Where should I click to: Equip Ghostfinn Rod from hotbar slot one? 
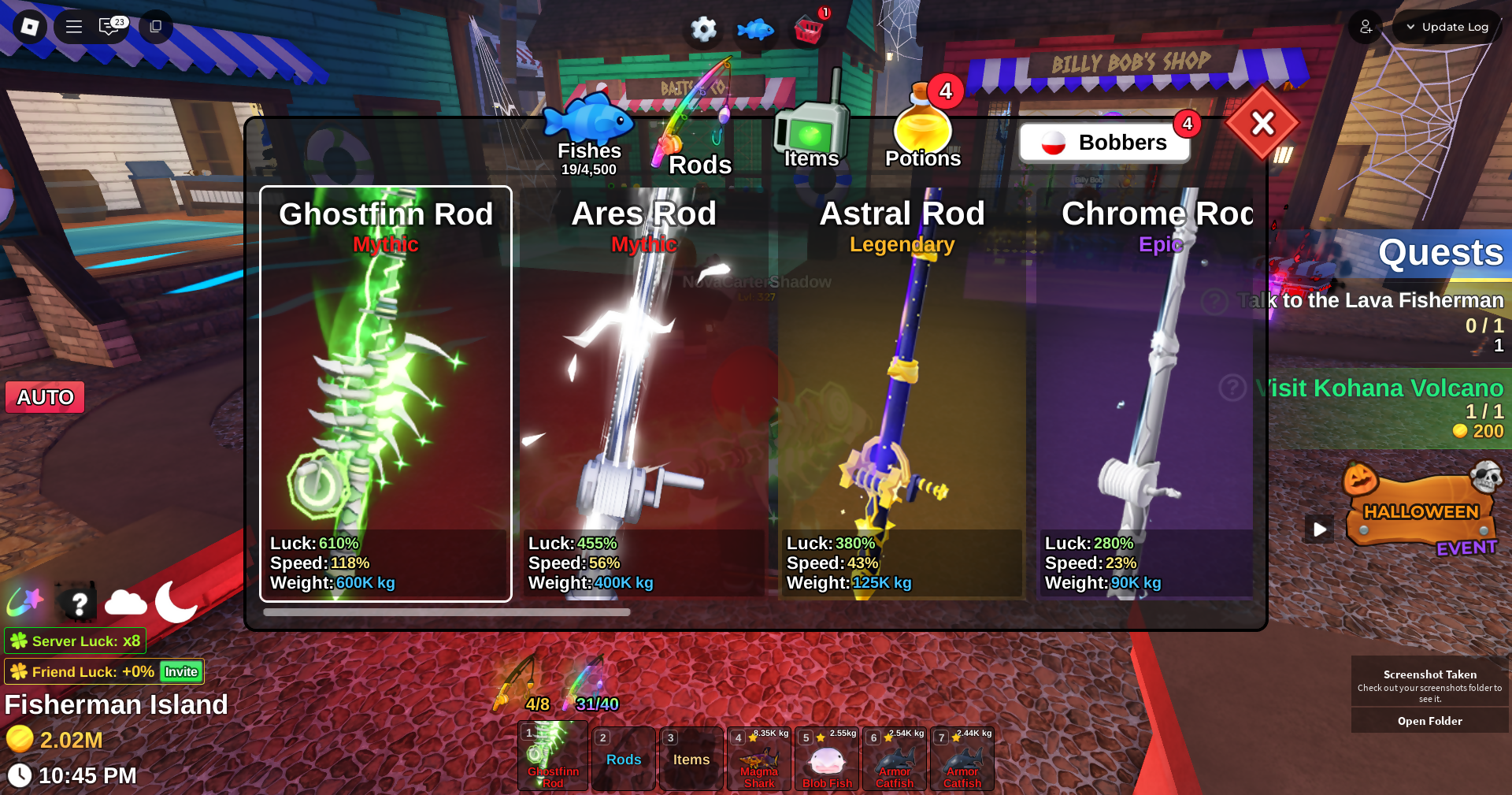pyautogui.click(x=553, y=756)
